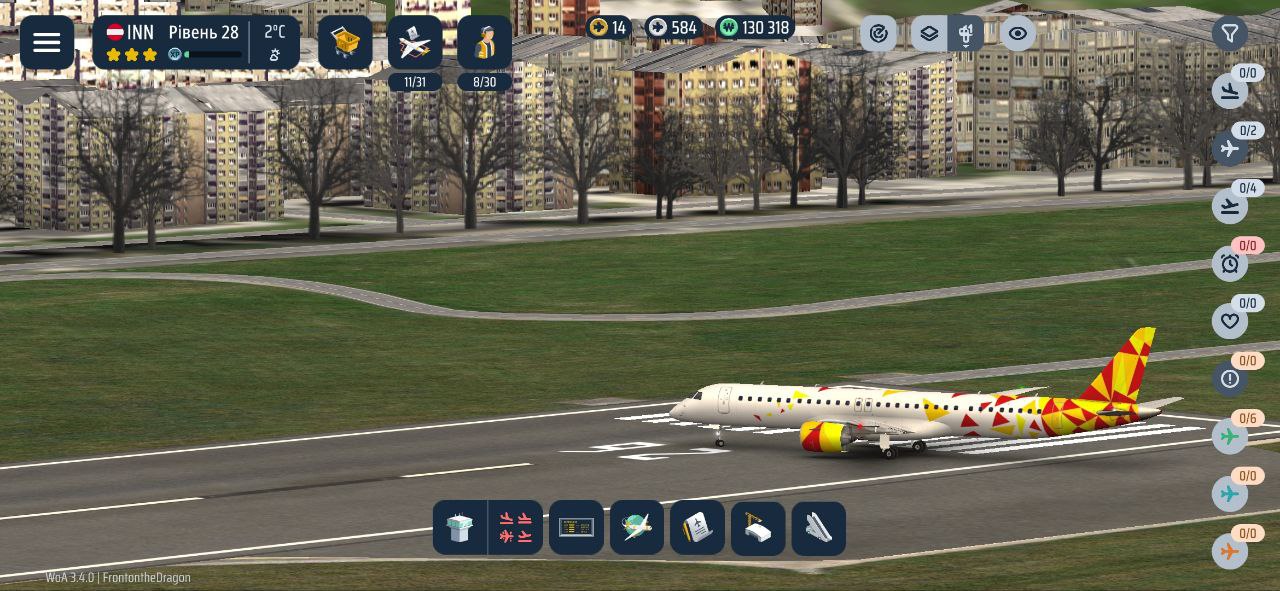Screen dimensions: 1280x591
Task: Show landing arrivals list 0/0
Action: coord(1230,92)
